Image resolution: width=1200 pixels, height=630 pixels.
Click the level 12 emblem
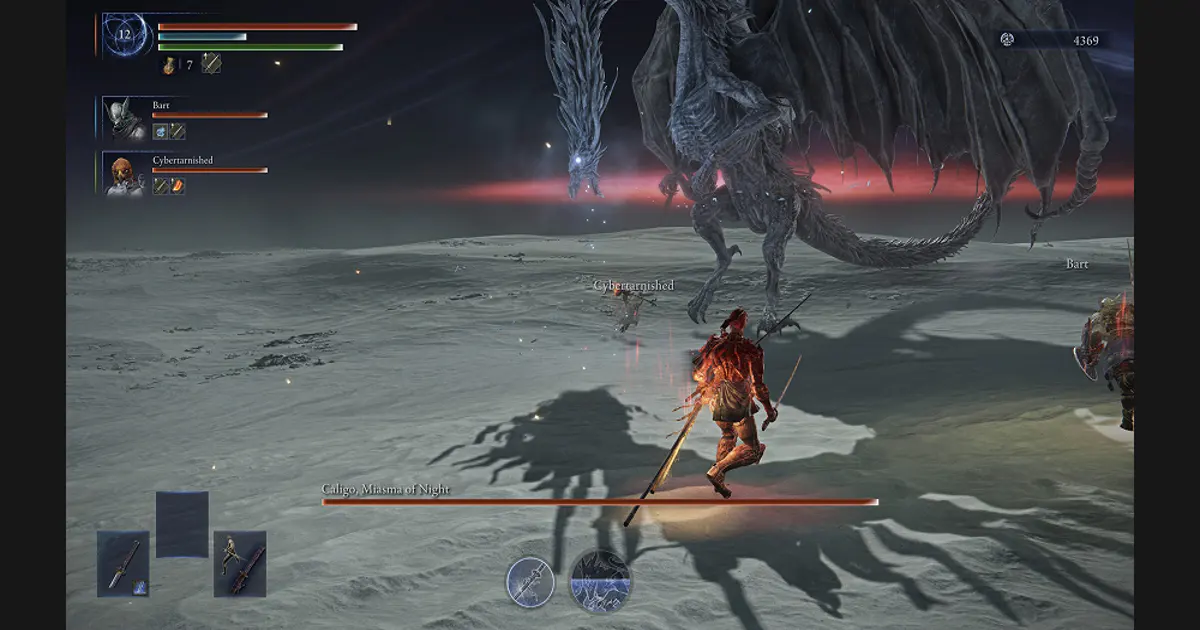pos(125,35)
